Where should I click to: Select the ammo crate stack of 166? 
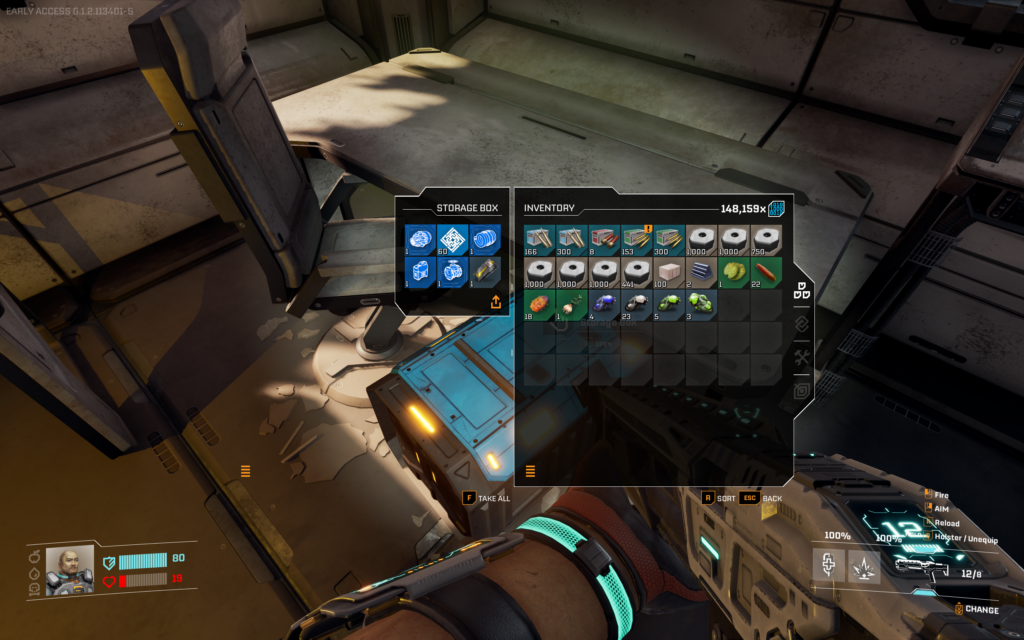(540, 240)
